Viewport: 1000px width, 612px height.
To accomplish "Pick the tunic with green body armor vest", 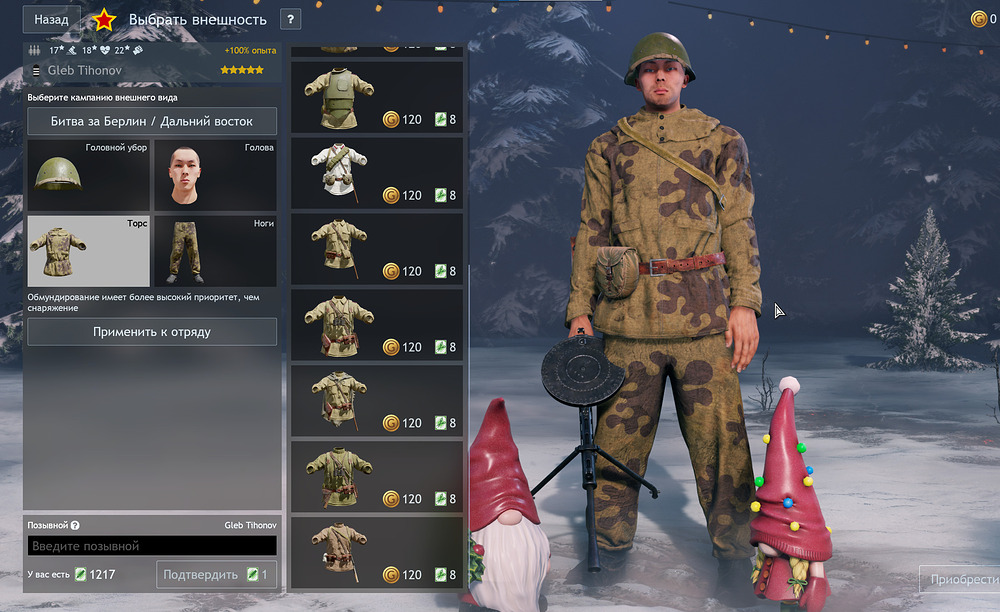I will point(377,97).
